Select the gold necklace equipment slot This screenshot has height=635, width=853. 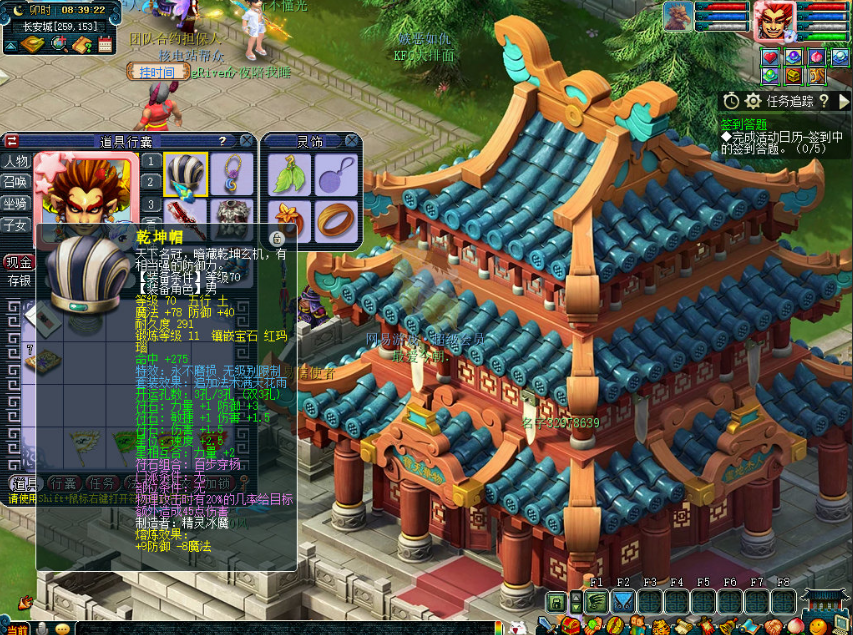click(x=232, y=174)
